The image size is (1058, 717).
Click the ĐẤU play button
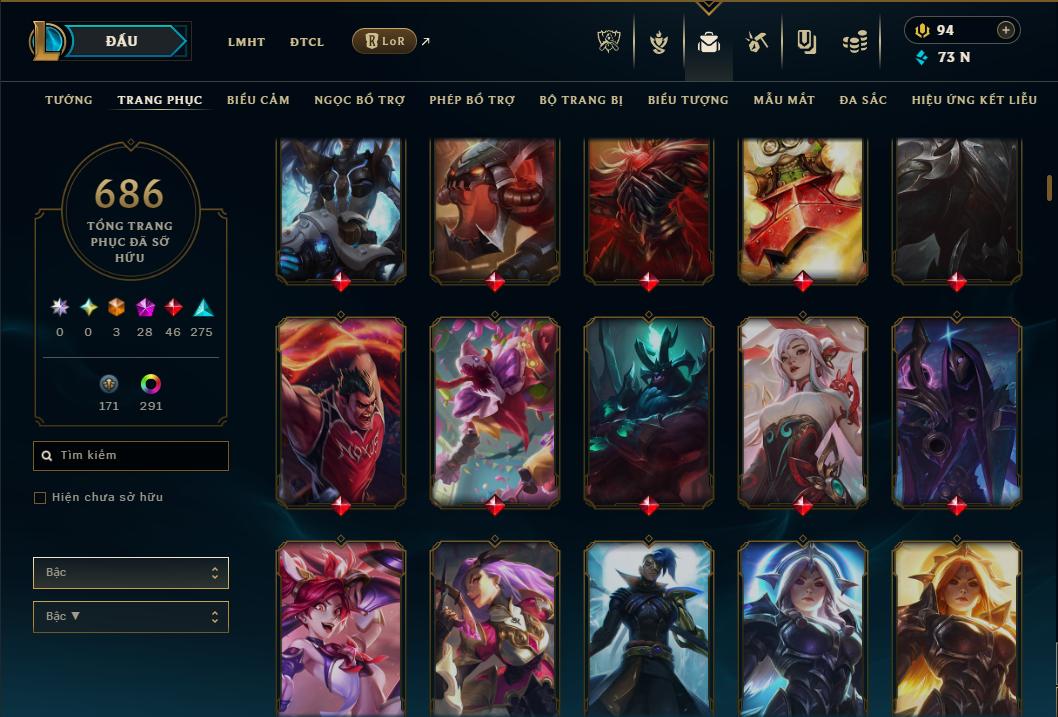[x=121, y=41]
